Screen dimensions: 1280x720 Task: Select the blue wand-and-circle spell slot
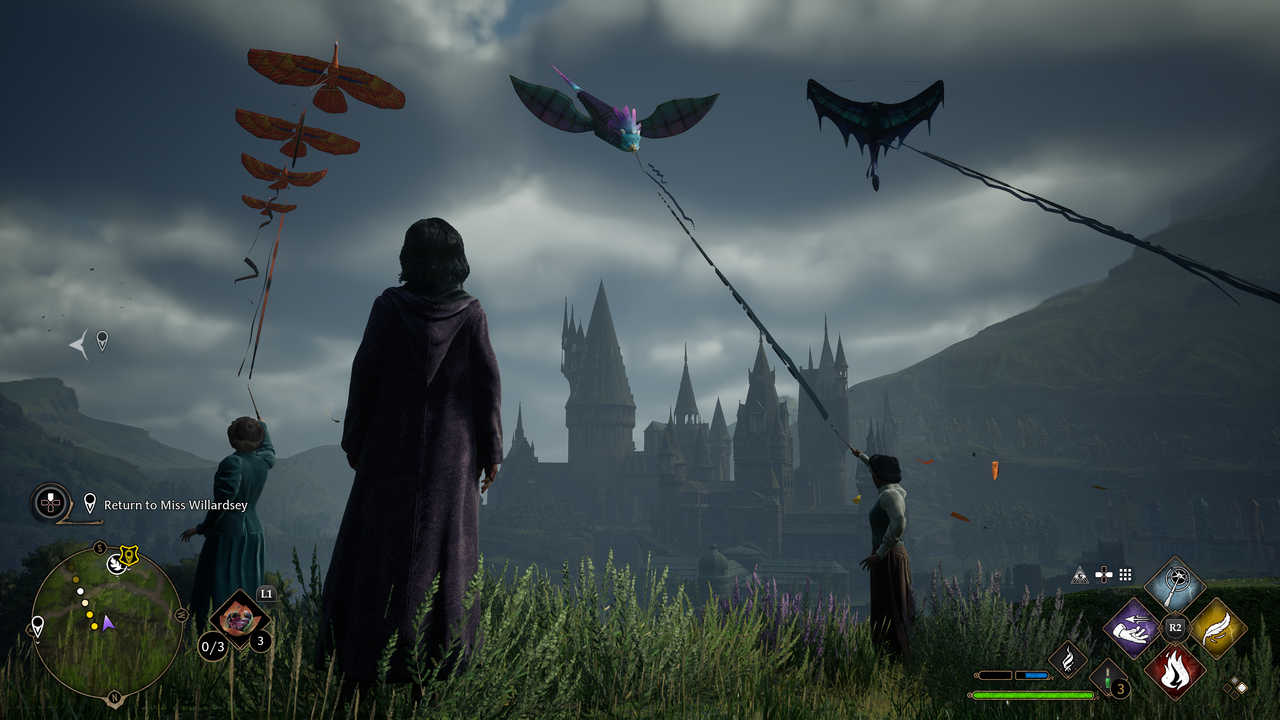pyautogui.click(x=1174, y=584)
